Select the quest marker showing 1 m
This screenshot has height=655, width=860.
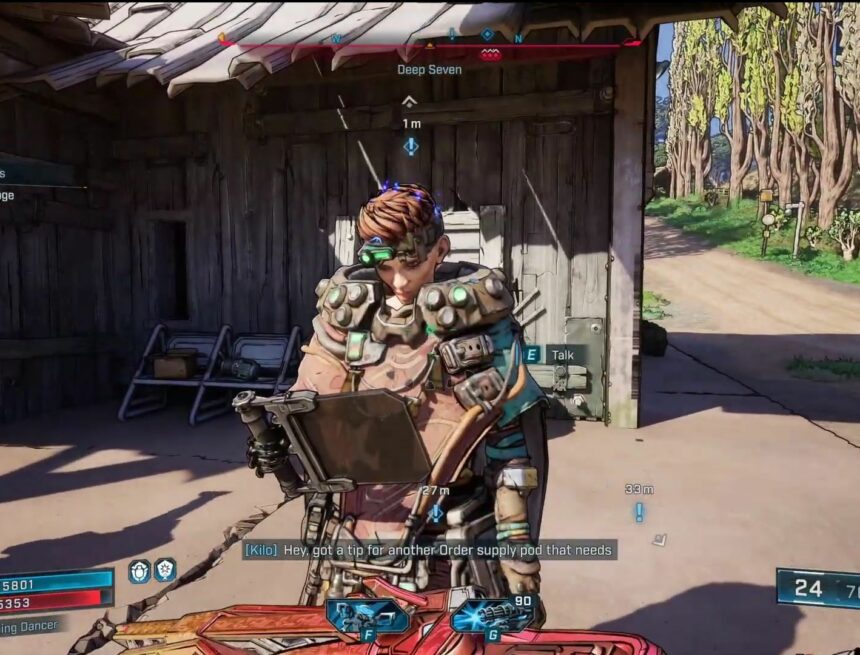(x=410, y=147)
